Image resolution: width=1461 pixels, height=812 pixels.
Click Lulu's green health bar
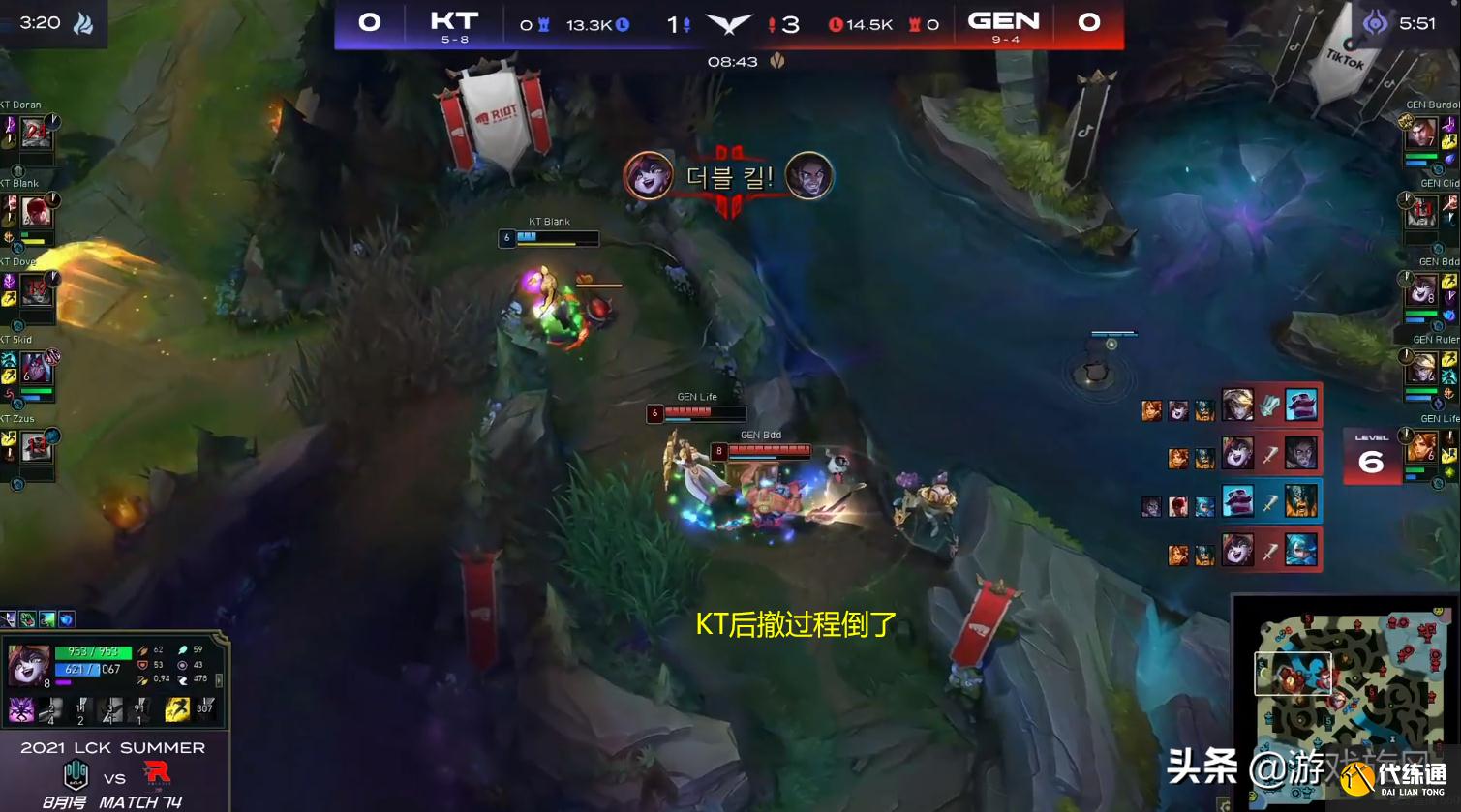tap(92, 650)
